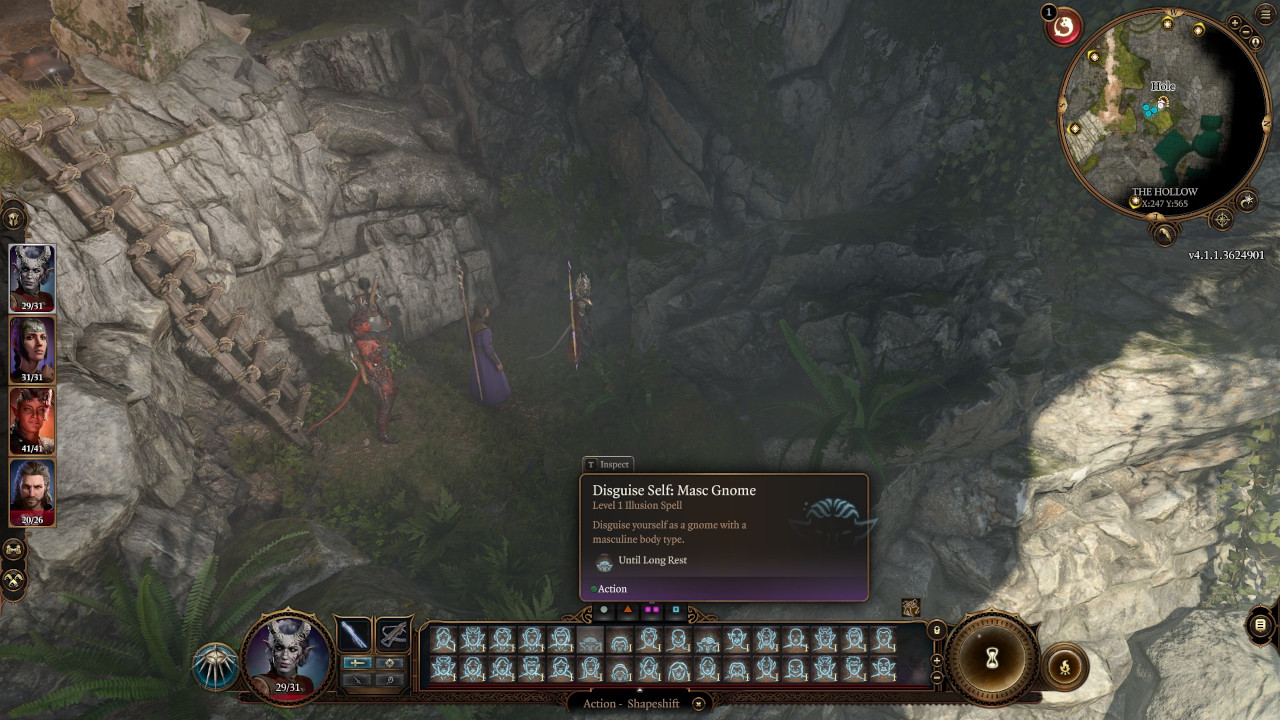Toggle the padlock to lock the hotbar
The width and height of the screenshot is (1280, 720).
(x=936, y=631)
